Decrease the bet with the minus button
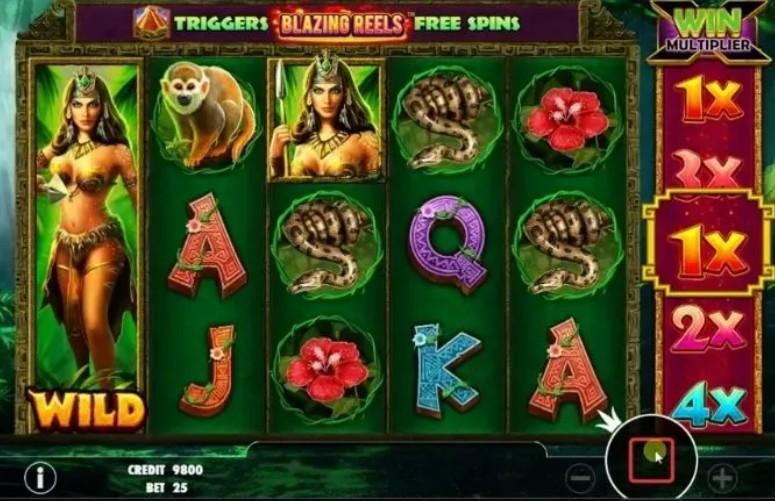This screenshot has width=775, height=501. [x=578, y=477]
